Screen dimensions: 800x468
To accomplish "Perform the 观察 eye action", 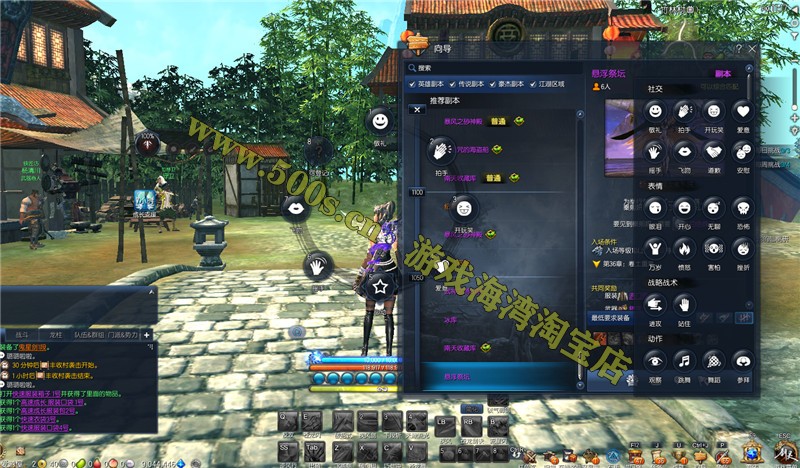I will click(655, 360).
